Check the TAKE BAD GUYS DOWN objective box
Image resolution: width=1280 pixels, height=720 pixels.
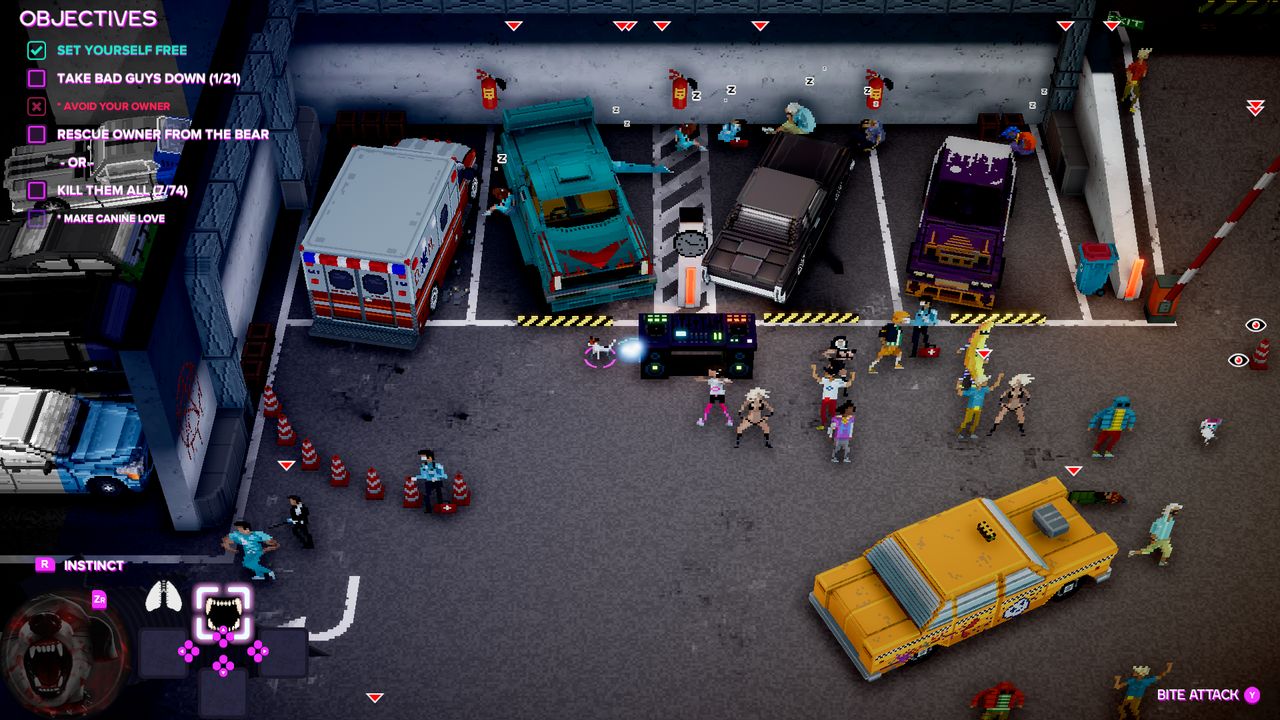click(x=35, y=76)
